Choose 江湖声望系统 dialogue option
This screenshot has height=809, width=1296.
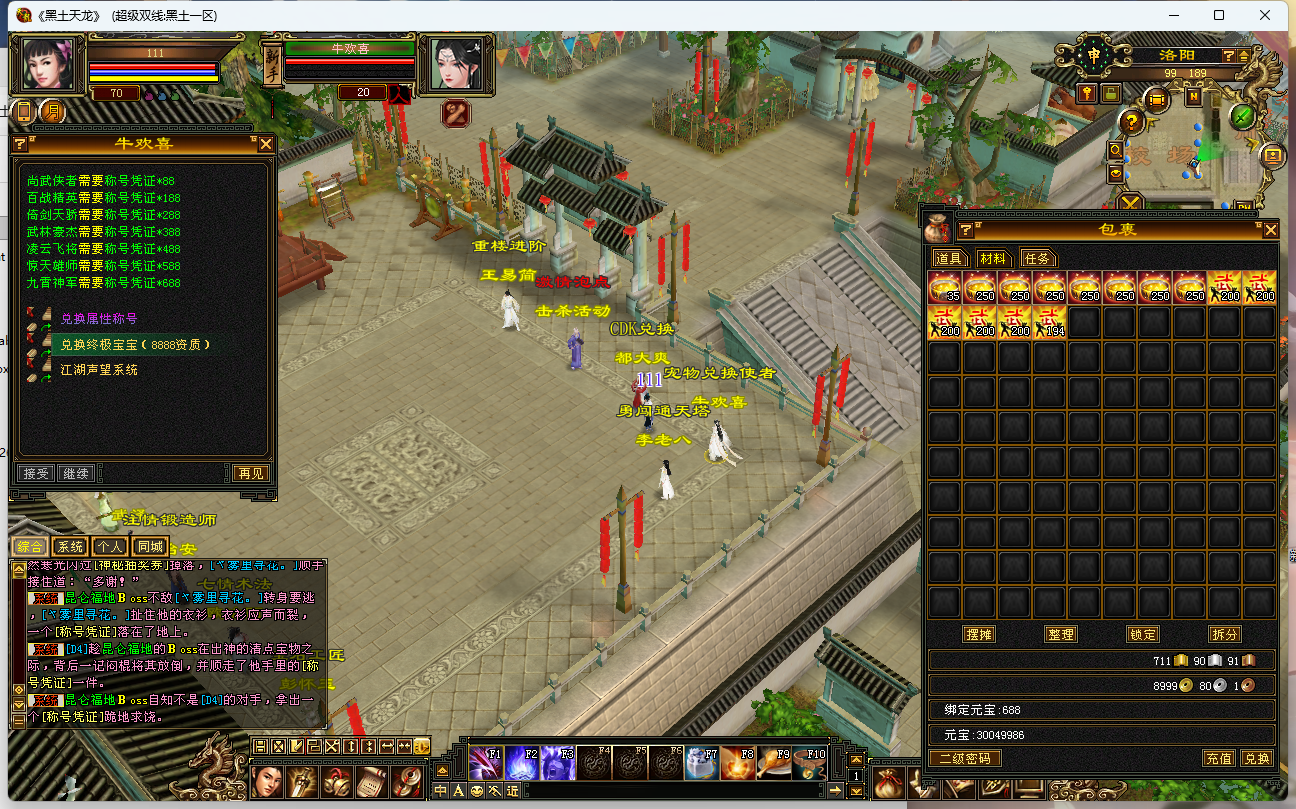pos(99,370)
